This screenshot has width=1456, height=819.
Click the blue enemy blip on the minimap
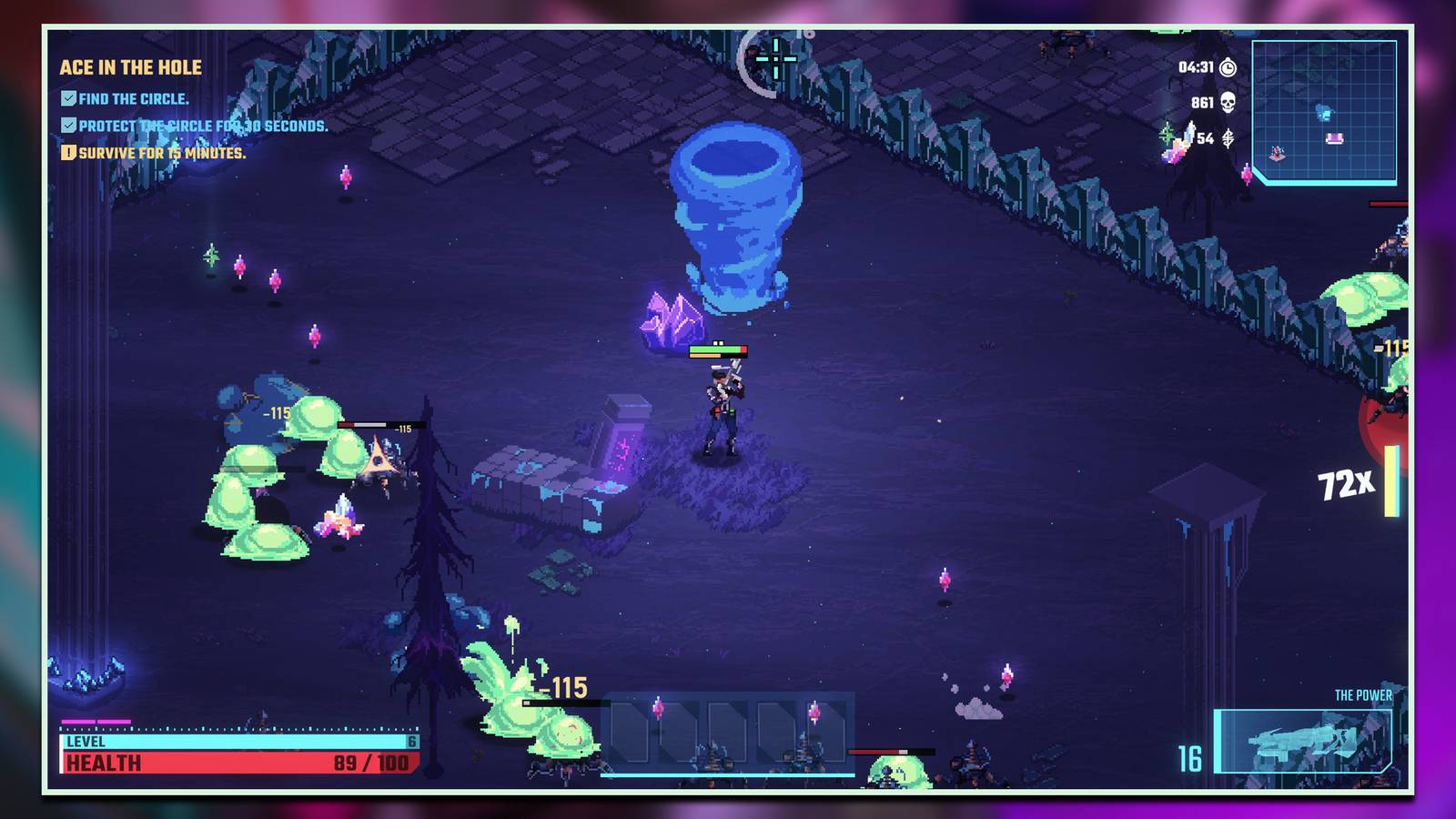[1323, 112]
